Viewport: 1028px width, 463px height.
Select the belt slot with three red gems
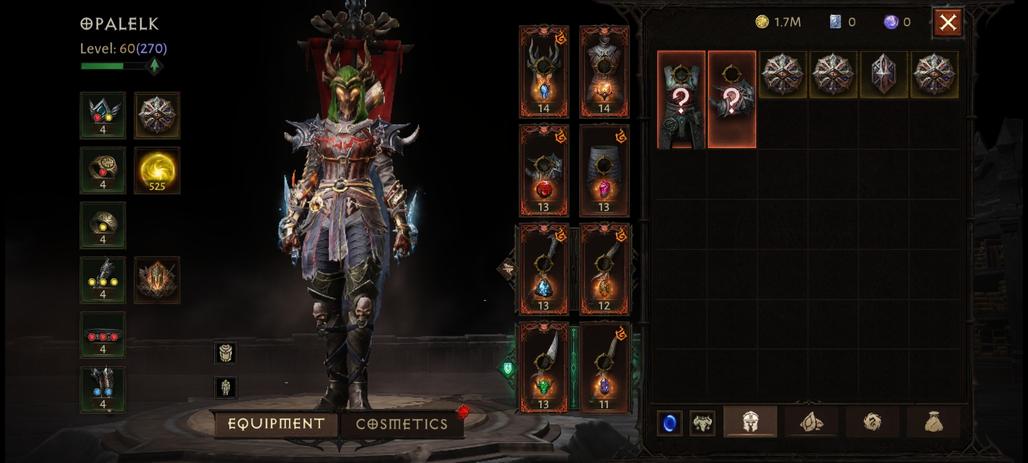click(103, 335)
